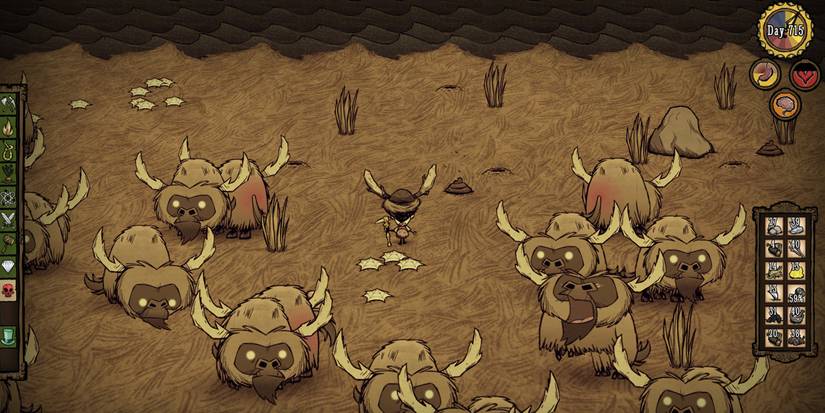This screenshot has width=825, height=413.
Task: Open the Magic tab with red skull
Action: (8, 289)
